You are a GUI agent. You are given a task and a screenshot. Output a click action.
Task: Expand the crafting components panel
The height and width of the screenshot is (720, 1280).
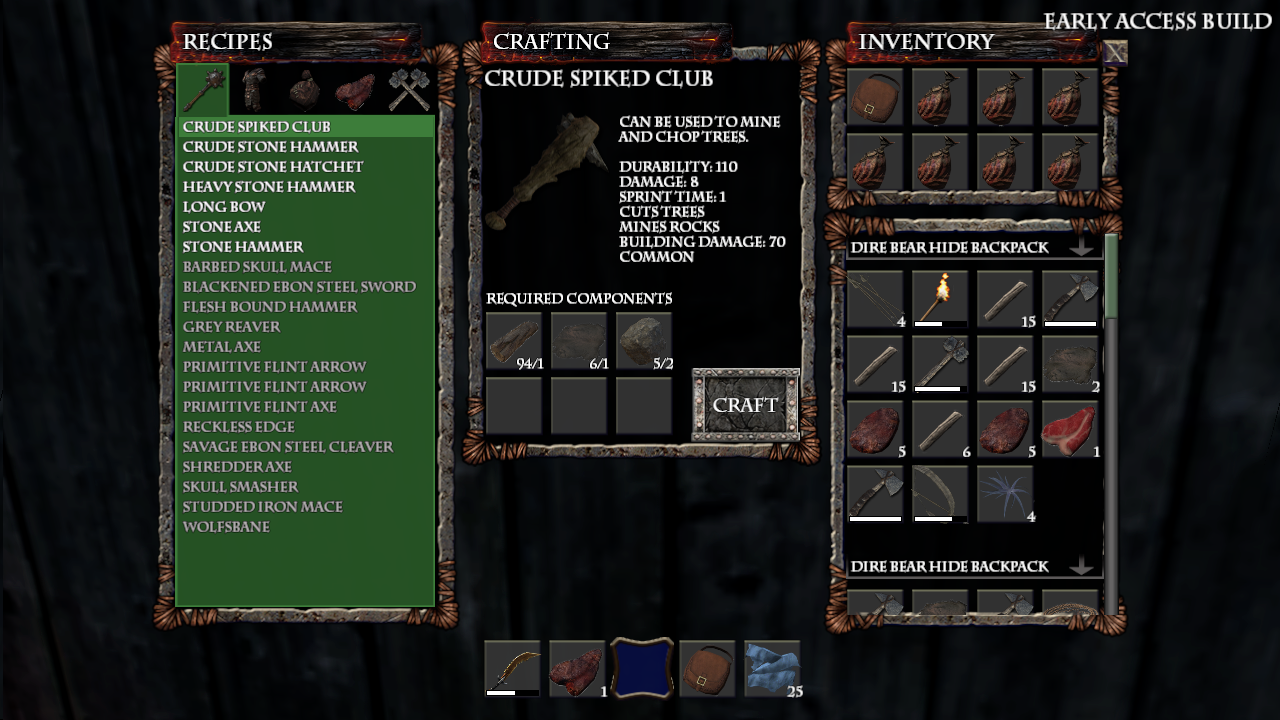click(x=578, y=298)
